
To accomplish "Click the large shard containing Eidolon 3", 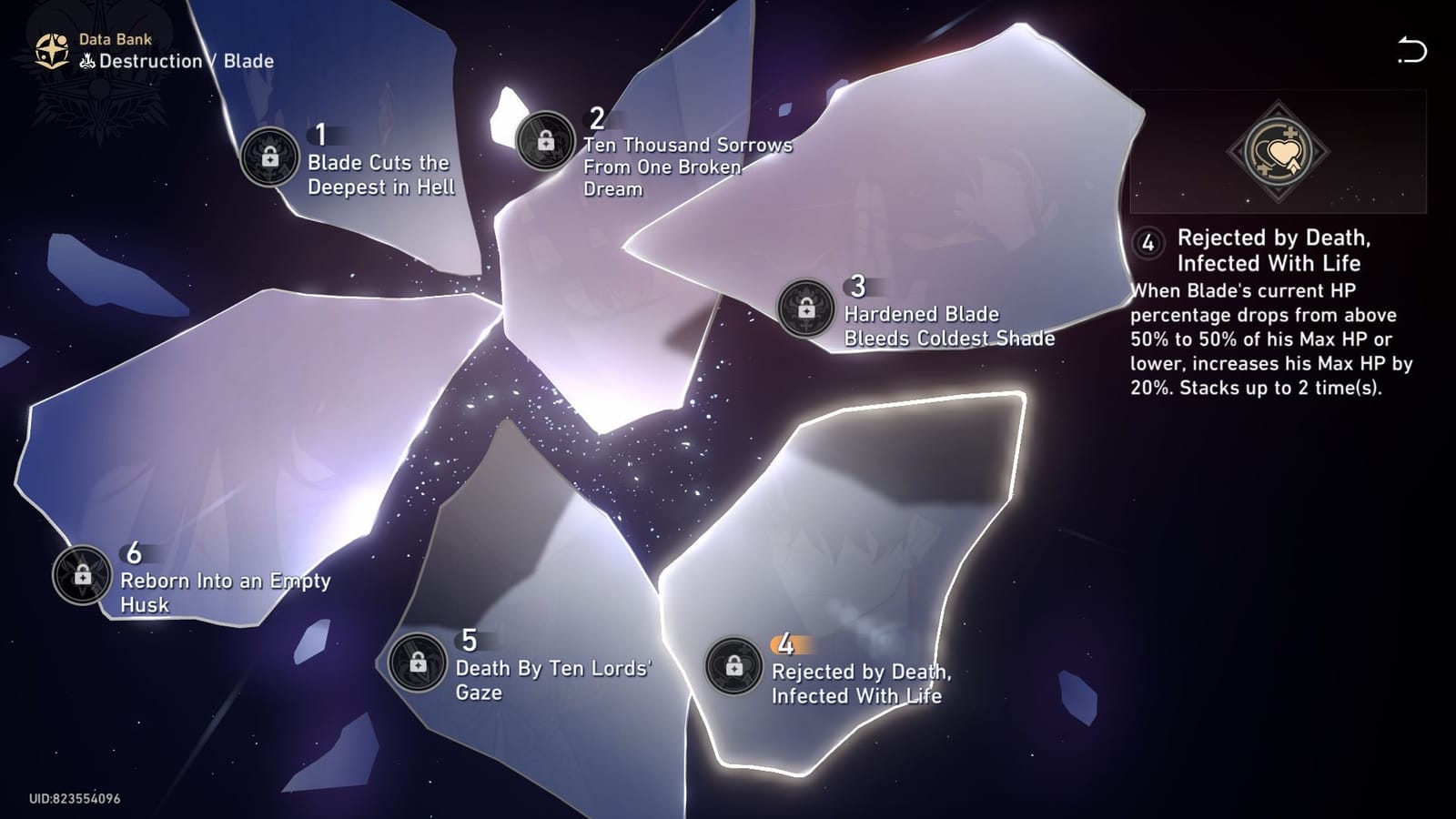I will coord(910,209).
